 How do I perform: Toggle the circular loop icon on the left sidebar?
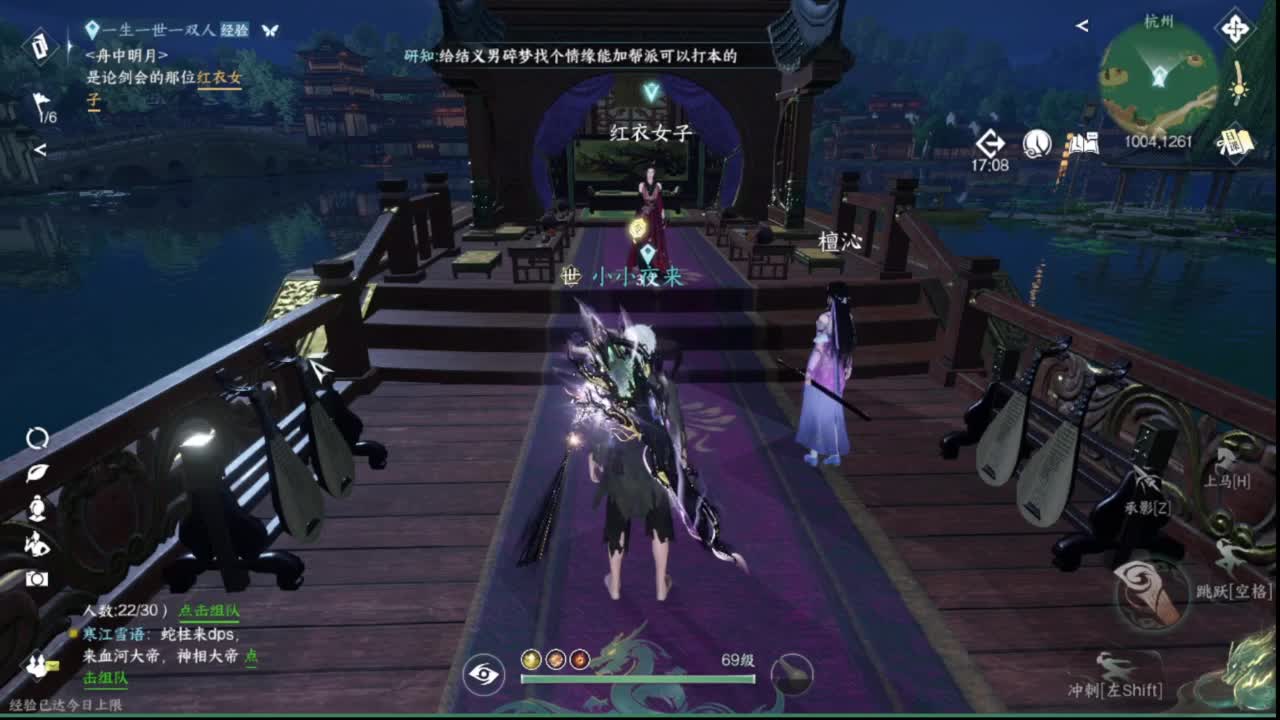point(38,439)
